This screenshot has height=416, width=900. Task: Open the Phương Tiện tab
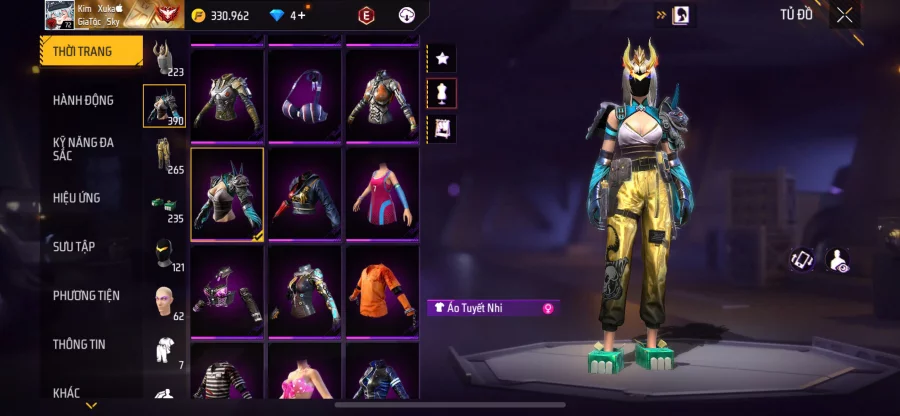(86, 295)
